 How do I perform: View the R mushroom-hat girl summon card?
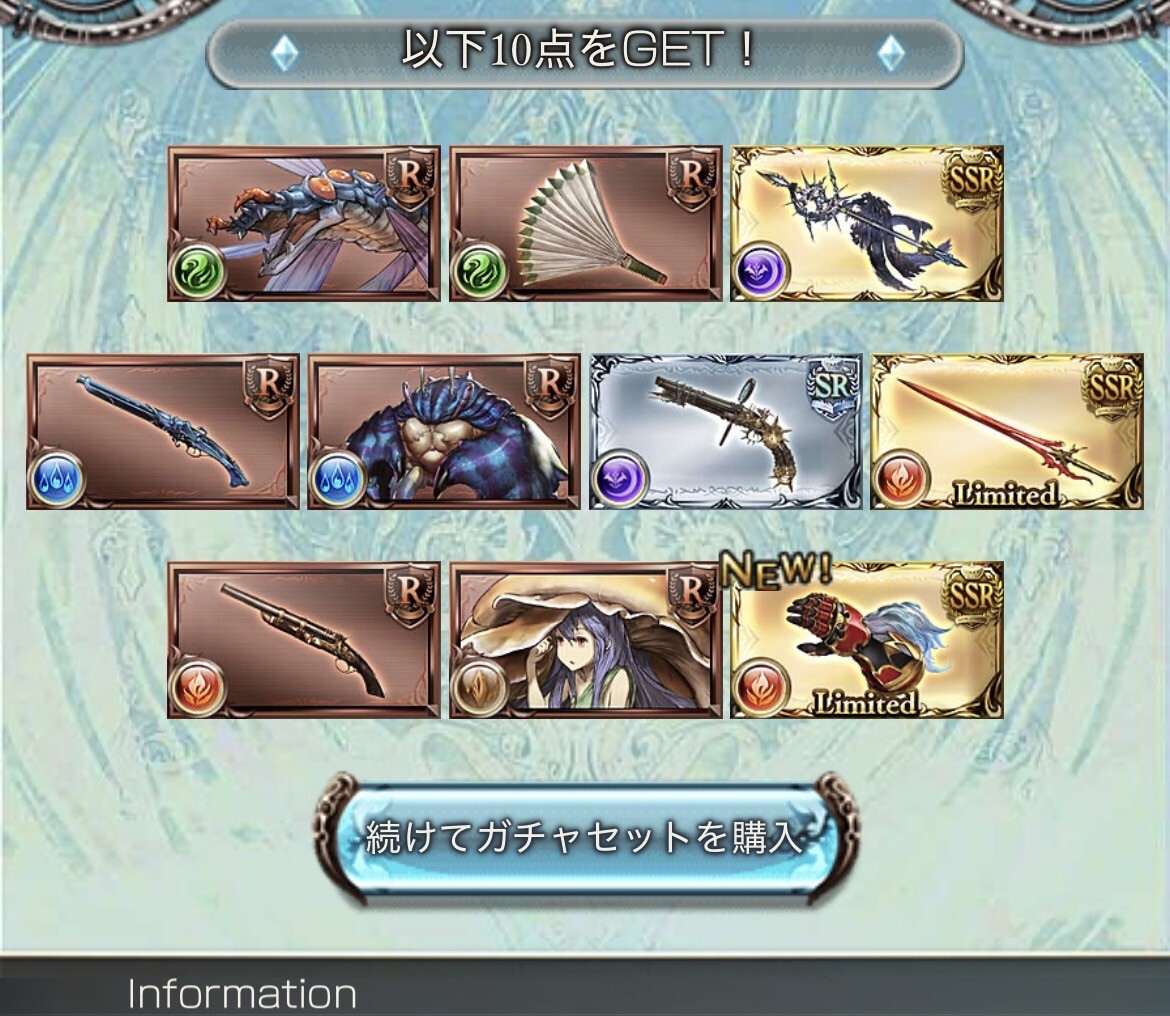[x=586, y=640]
